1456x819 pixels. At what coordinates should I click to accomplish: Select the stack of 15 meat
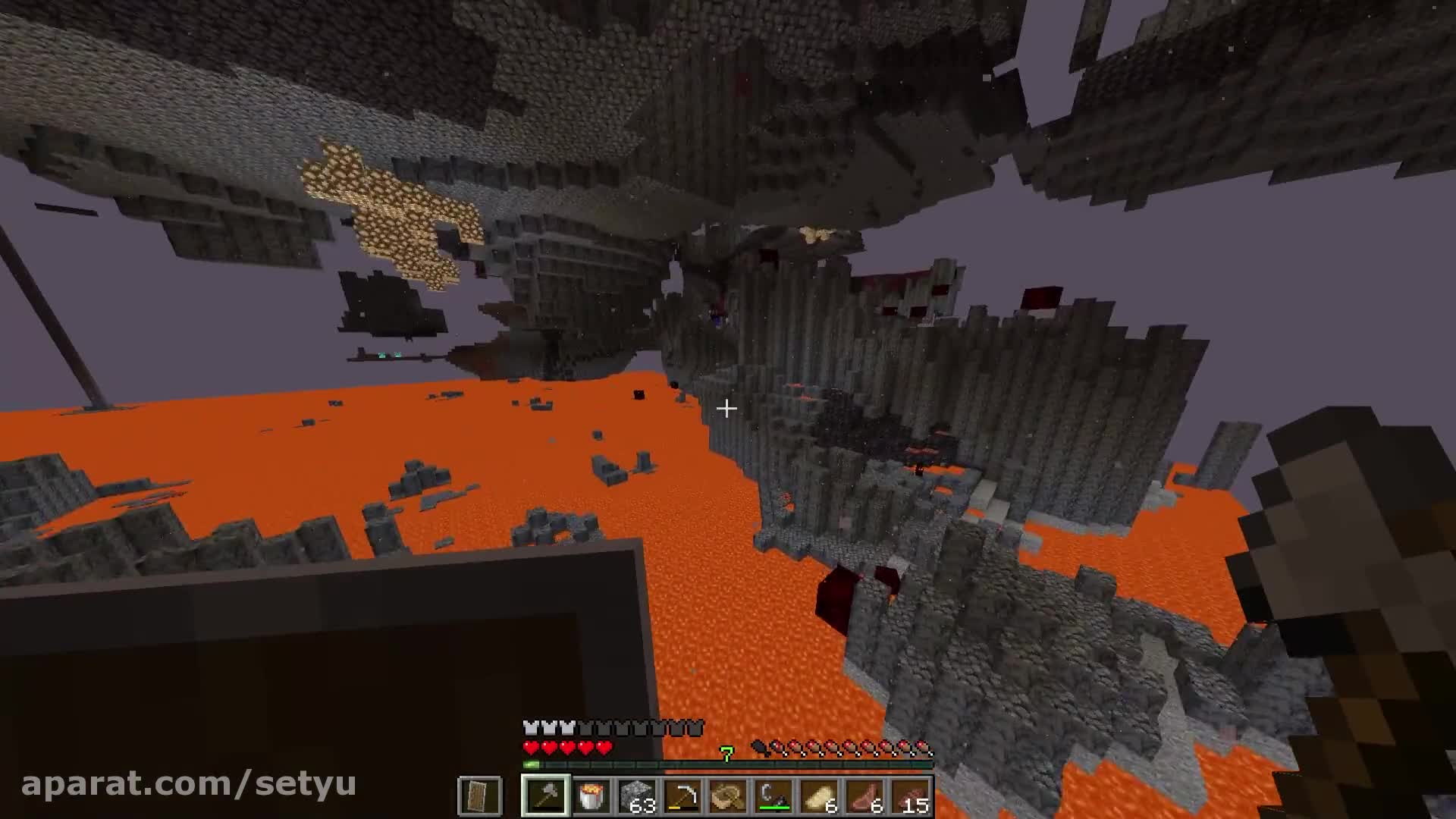[911, 795]
